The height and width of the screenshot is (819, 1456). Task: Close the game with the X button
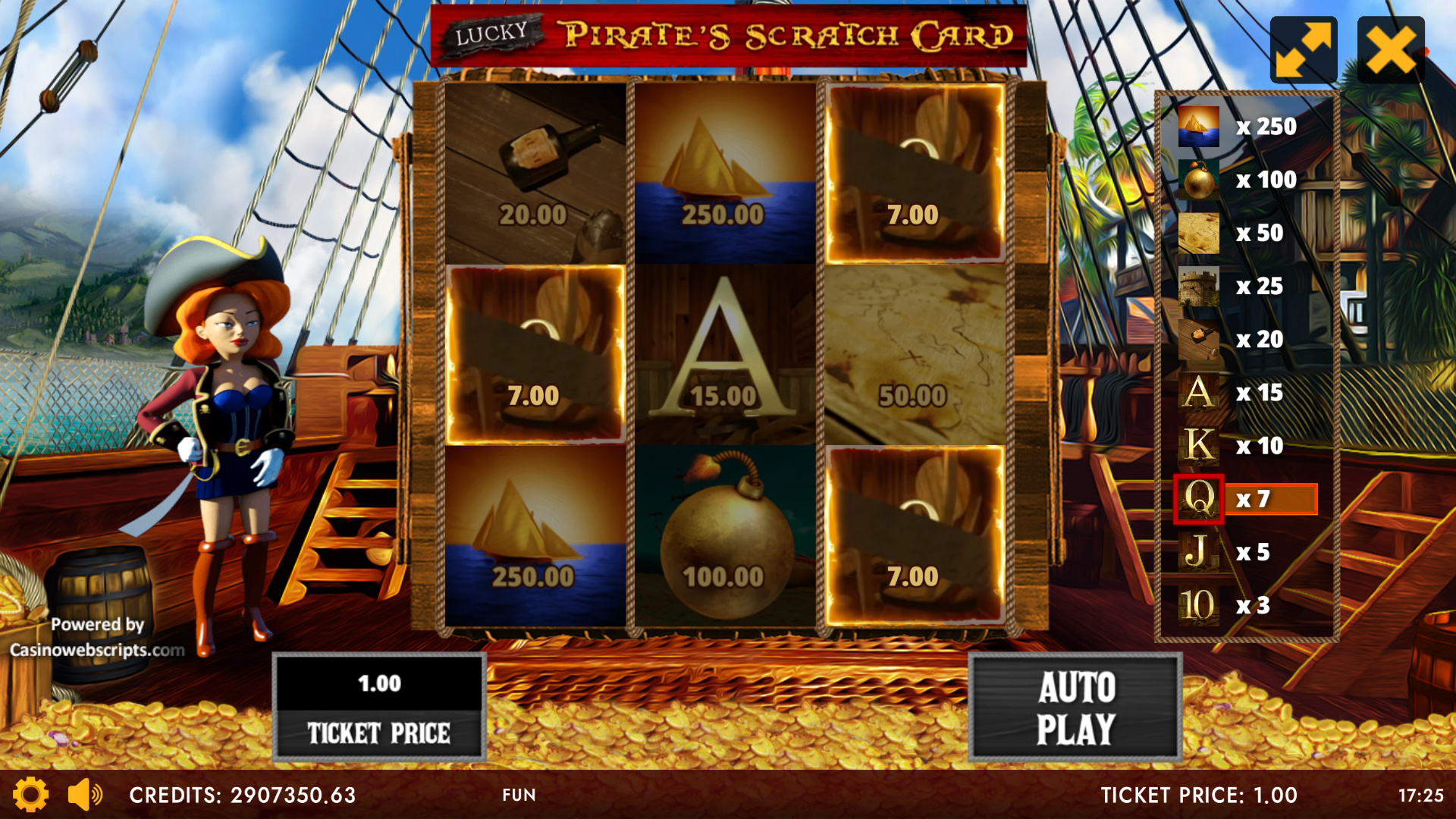(x=1391, y=50)
